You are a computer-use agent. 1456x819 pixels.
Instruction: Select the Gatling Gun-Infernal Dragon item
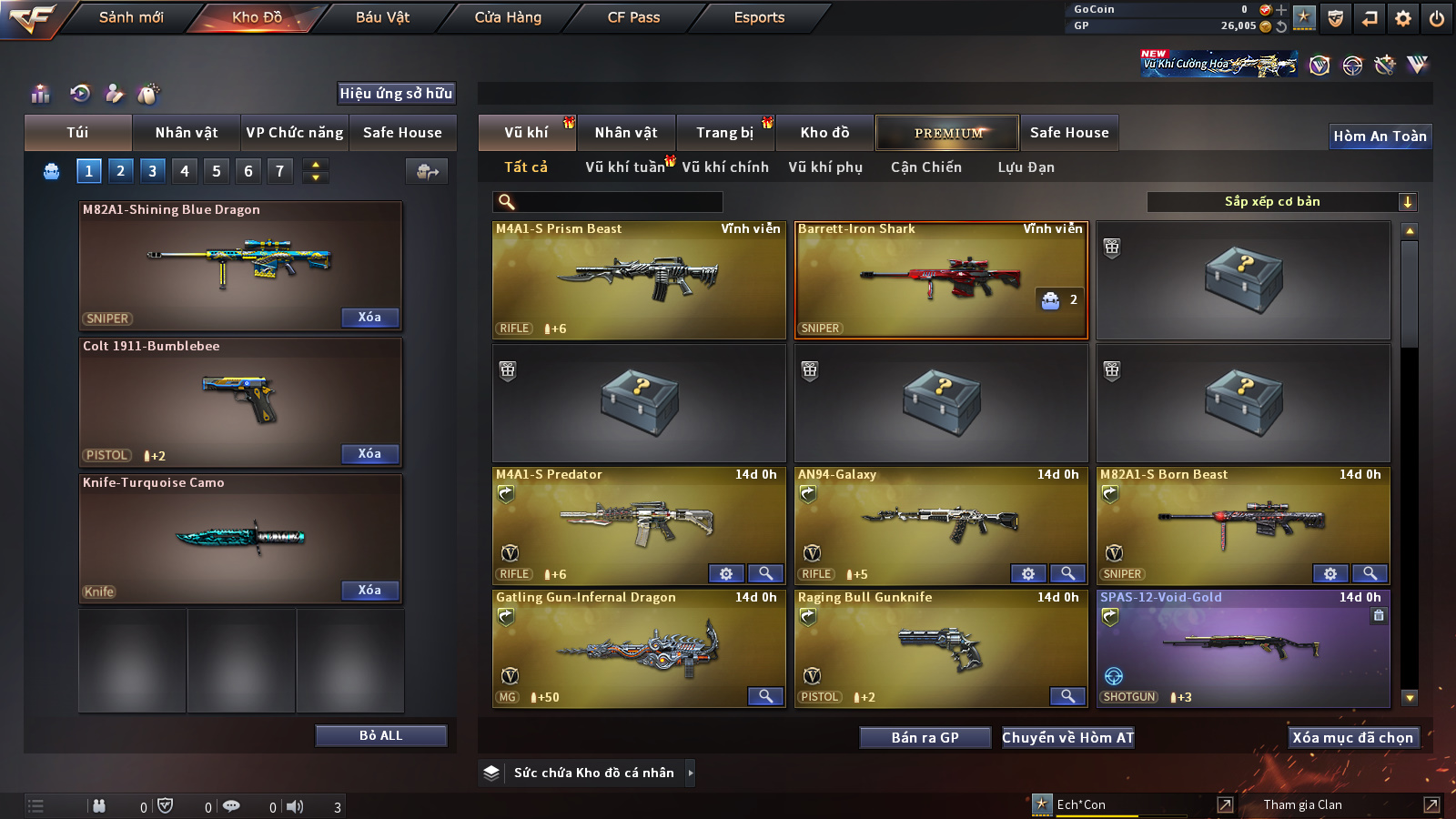click(639, 649)
